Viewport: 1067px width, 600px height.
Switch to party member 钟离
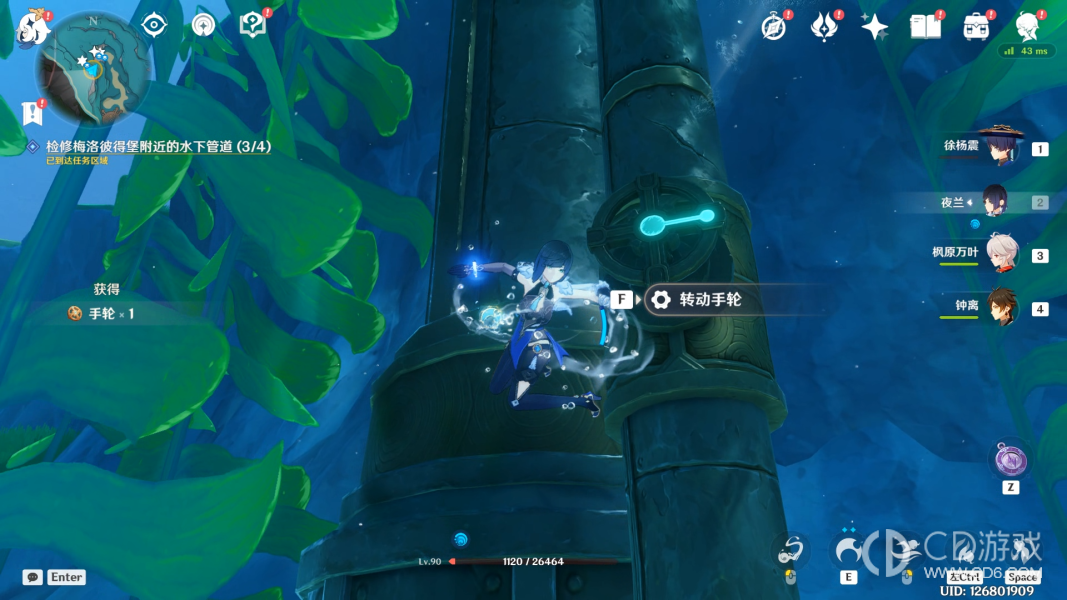tap(1000, 307)
